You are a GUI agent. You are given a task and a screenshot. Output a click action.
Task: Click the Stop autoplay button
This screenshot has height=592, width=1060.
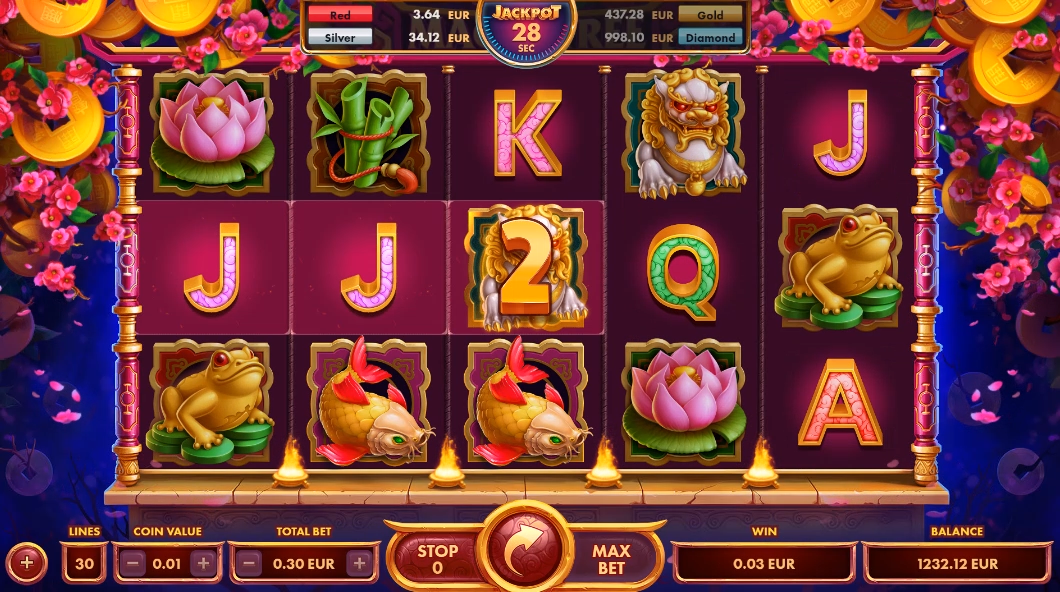pos(437,560)
